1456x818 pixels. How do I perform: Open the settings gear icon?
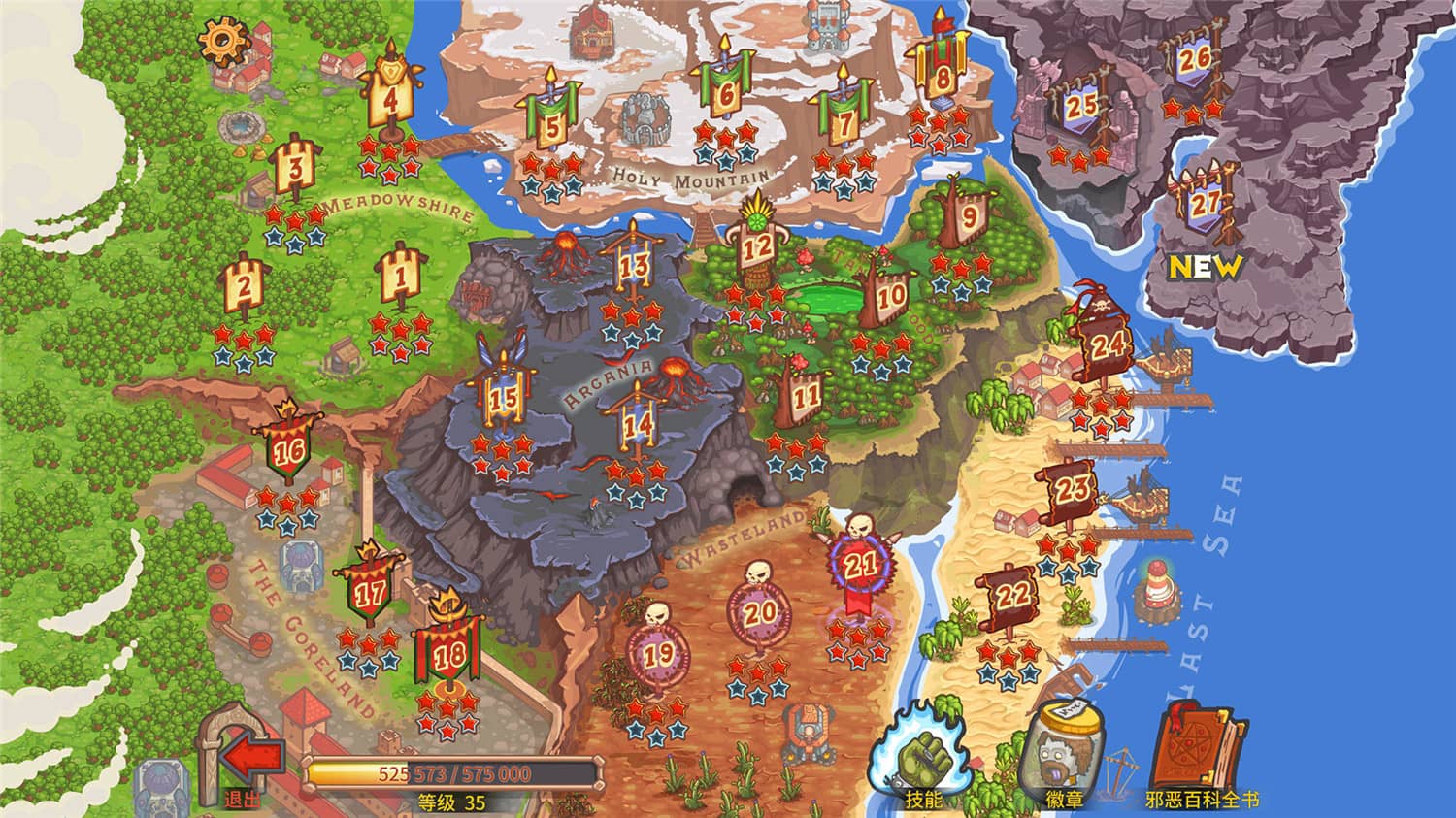pyautogui.click(x=225, y=41)
